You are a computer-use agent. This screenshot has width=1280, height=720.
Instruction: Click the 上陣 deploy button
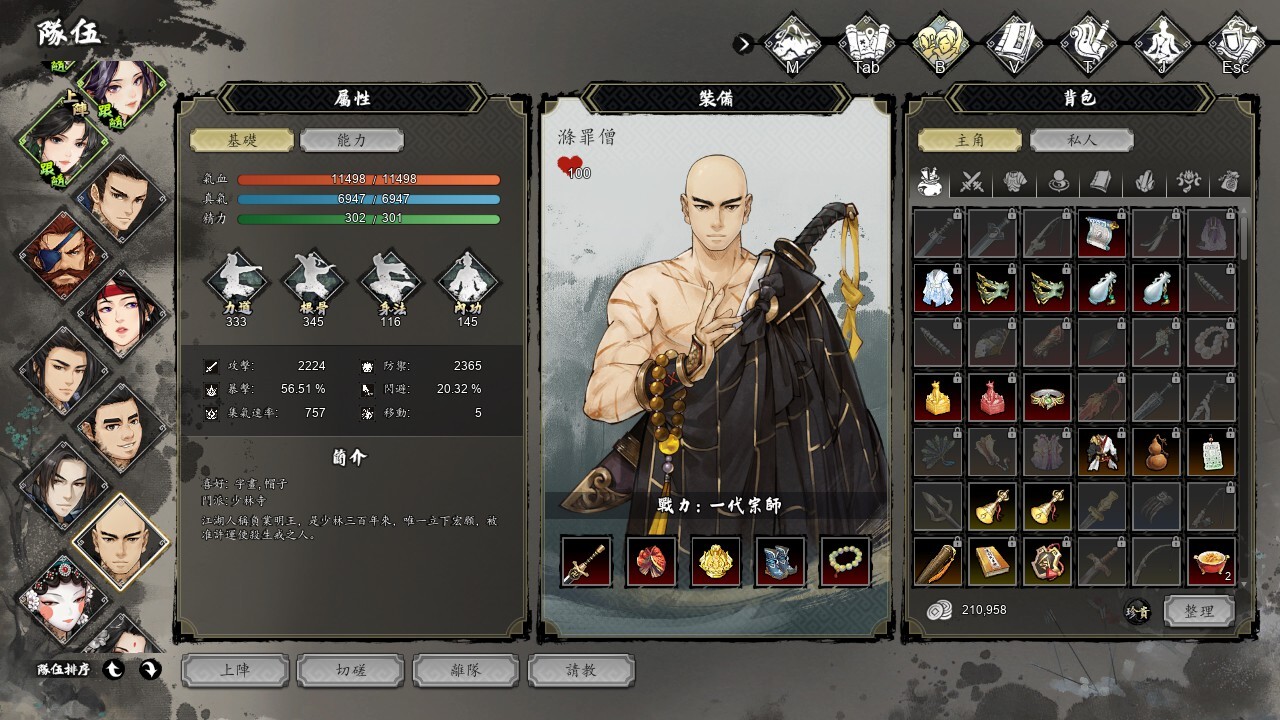[235, 670]
